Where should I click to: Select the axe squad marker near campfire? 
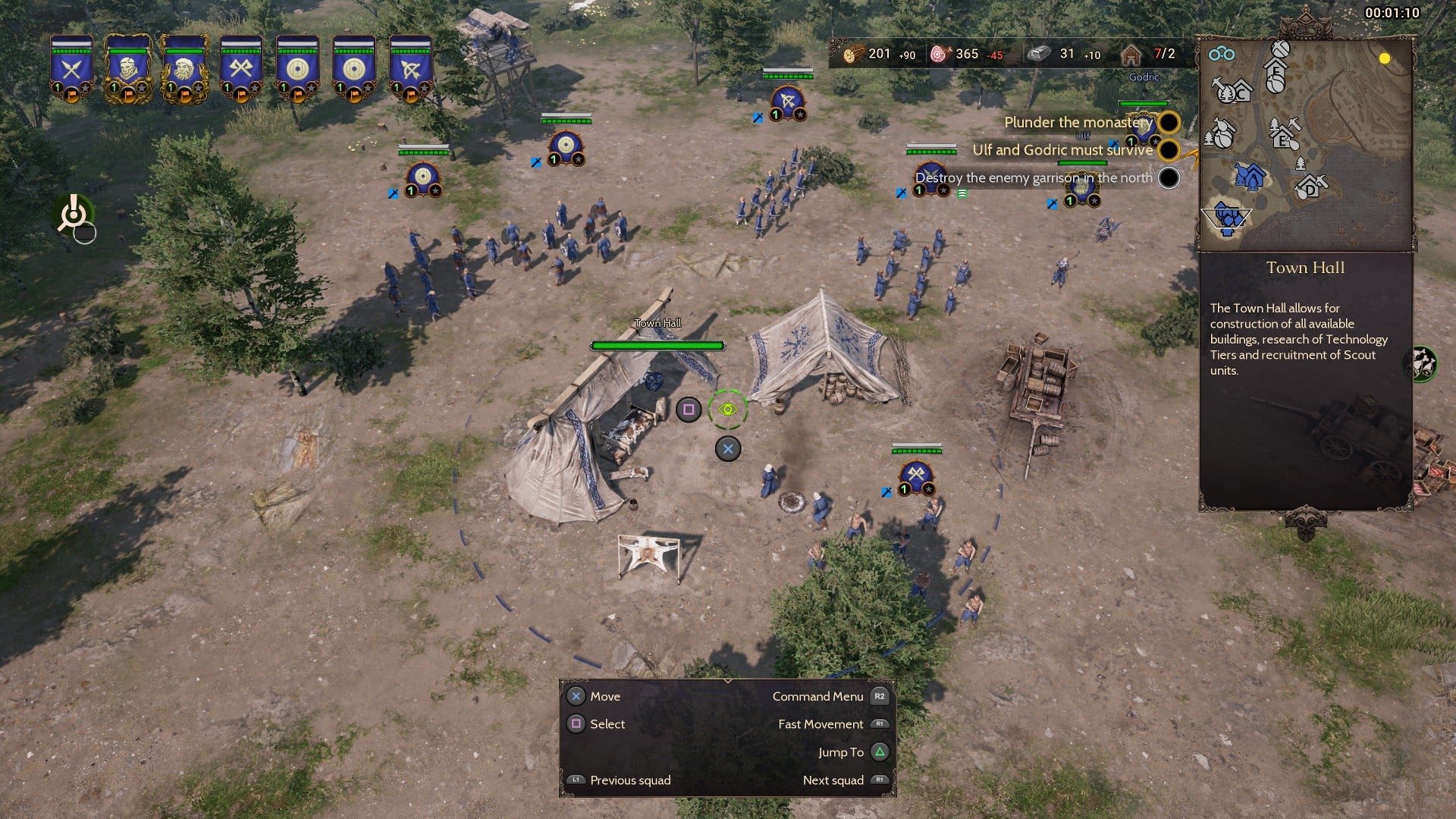[916, 476]
